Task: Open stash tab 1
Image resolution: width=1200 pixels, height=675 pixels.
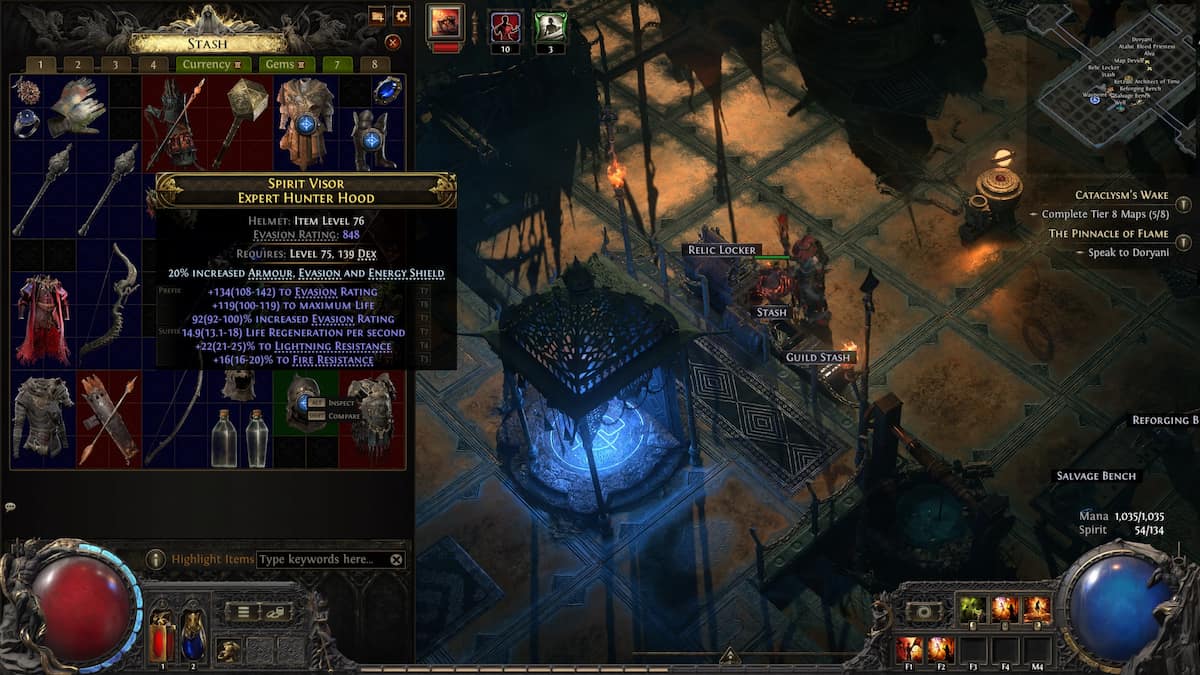Action: [x=41, y=65]
